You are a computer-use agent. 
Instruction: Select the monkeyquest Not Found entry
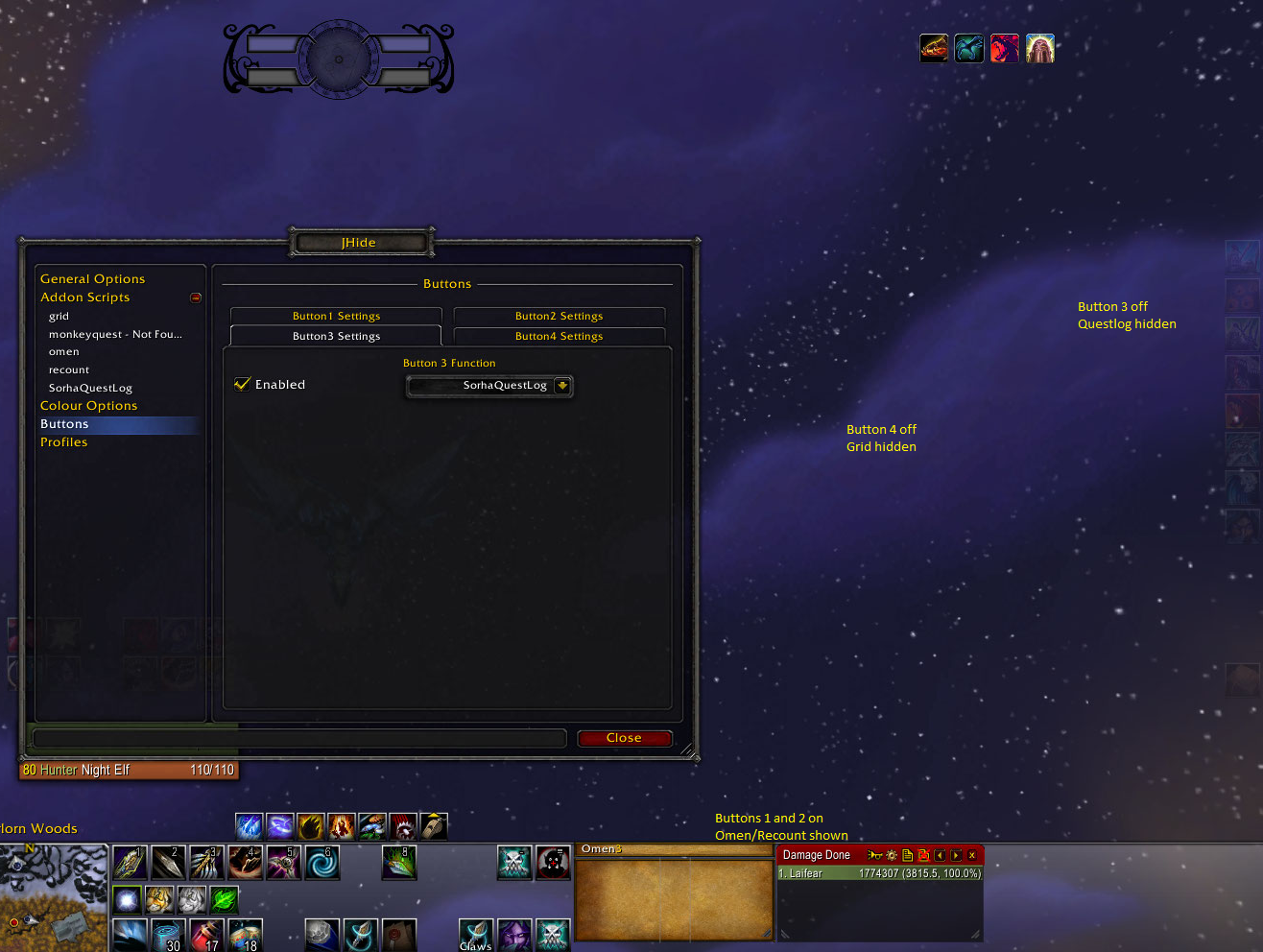point(115,334)
